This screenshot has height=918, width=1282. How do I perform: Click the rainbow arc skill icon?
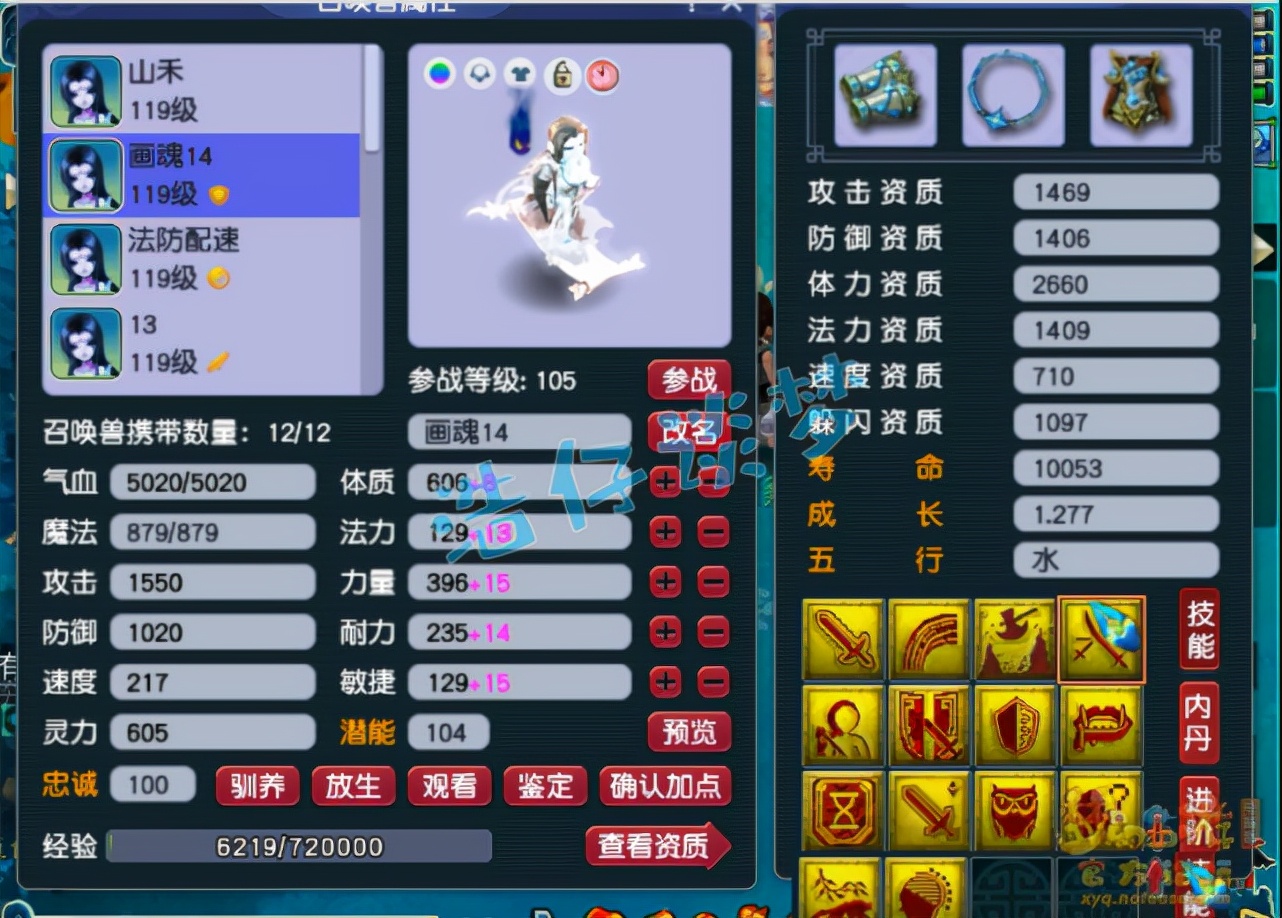(930, 638)
